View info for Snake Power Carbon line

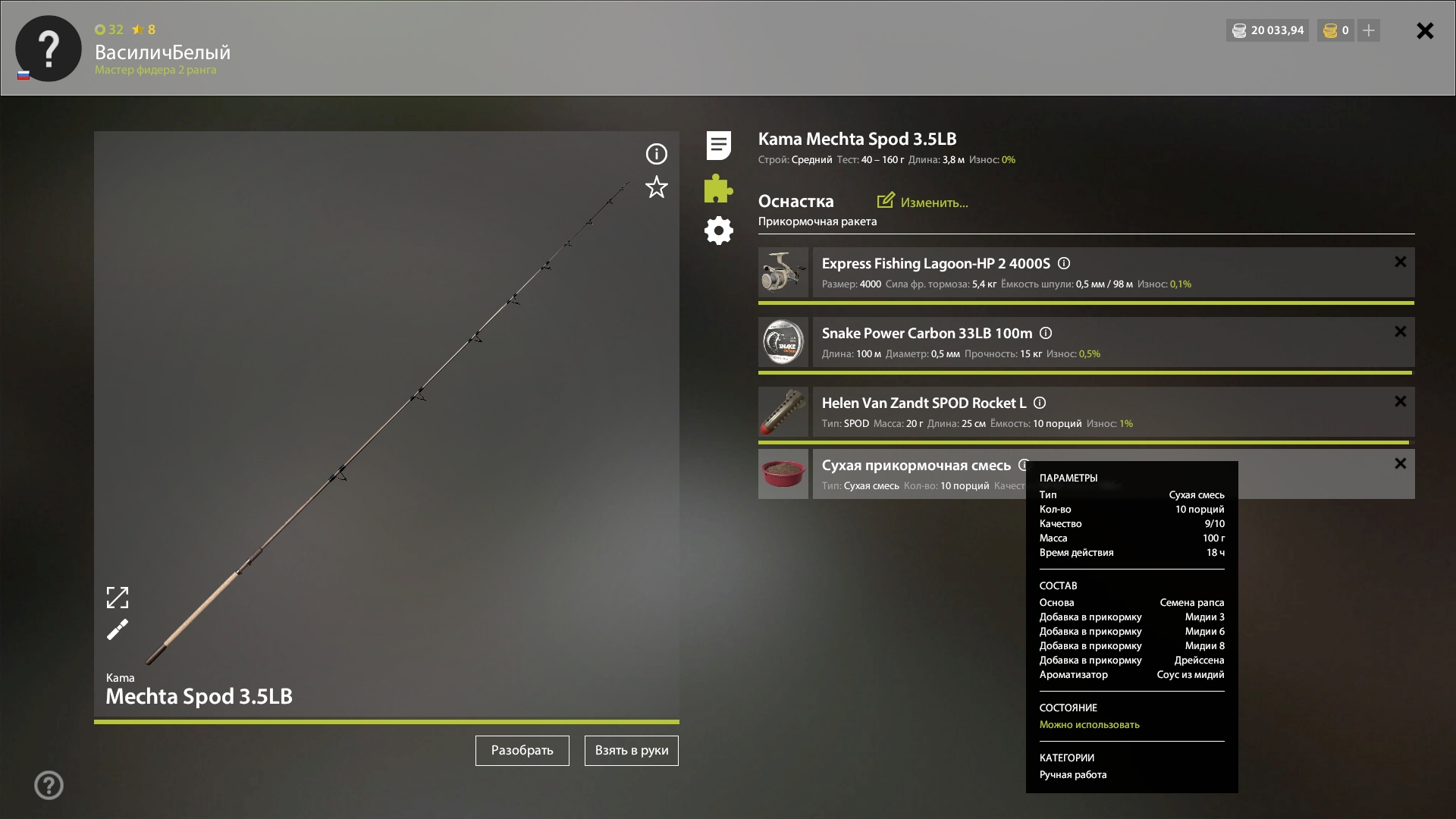tap(1046, 333)
